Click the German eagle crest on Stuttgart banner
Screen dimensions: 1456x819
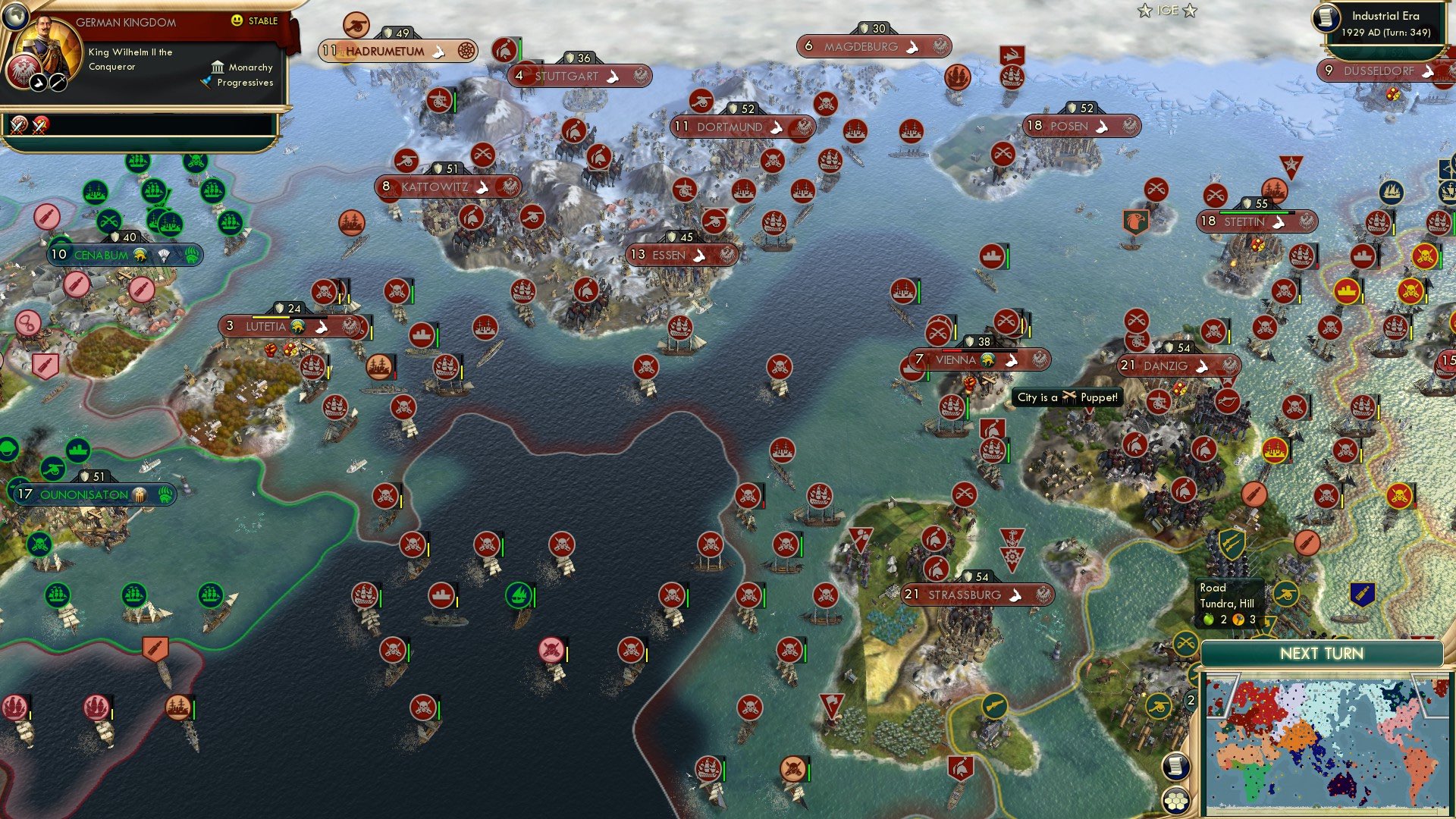click(x=639, y=77)
